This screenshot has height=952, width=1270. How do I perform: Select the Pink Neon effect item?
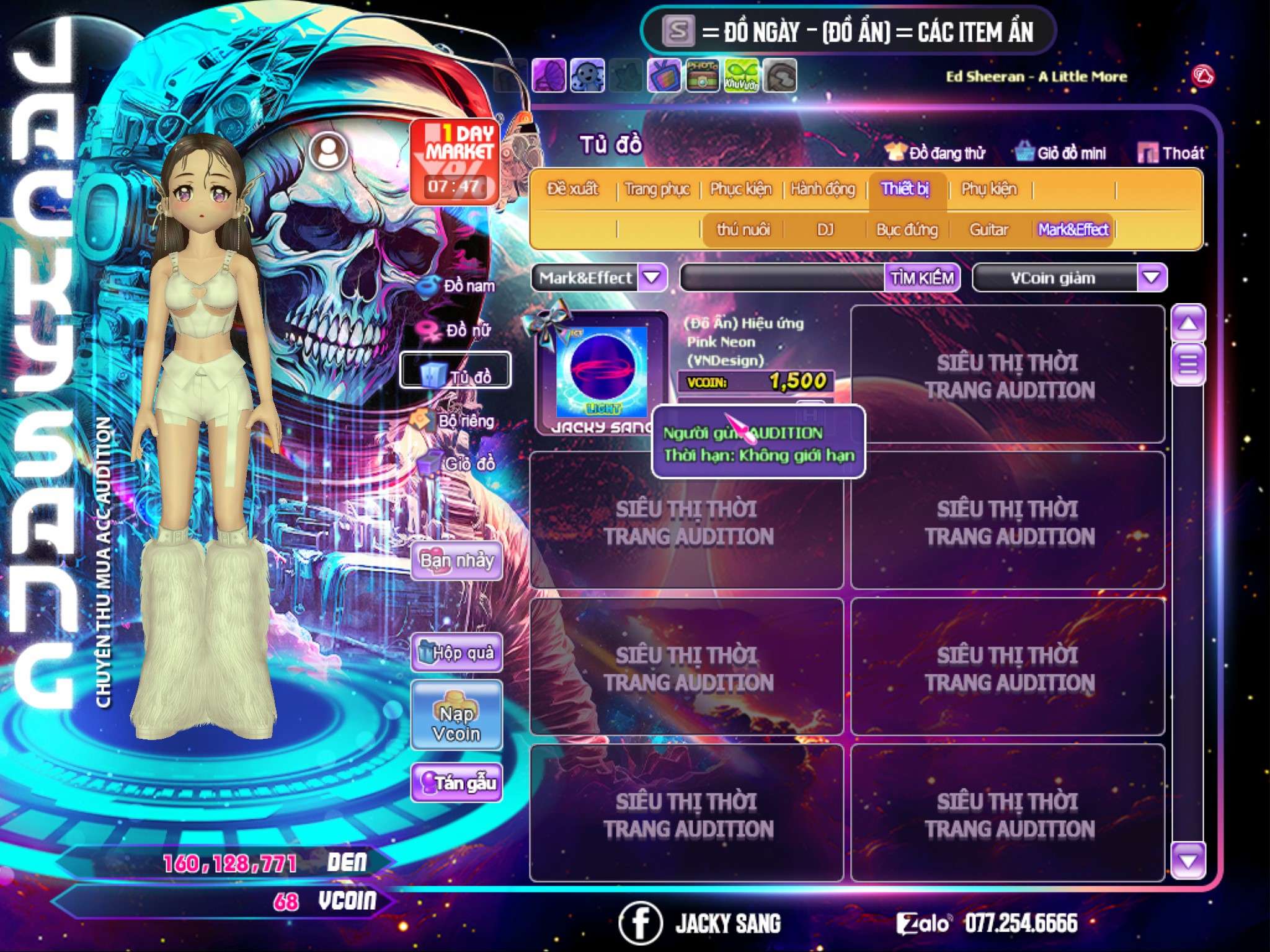coord(602,371)
